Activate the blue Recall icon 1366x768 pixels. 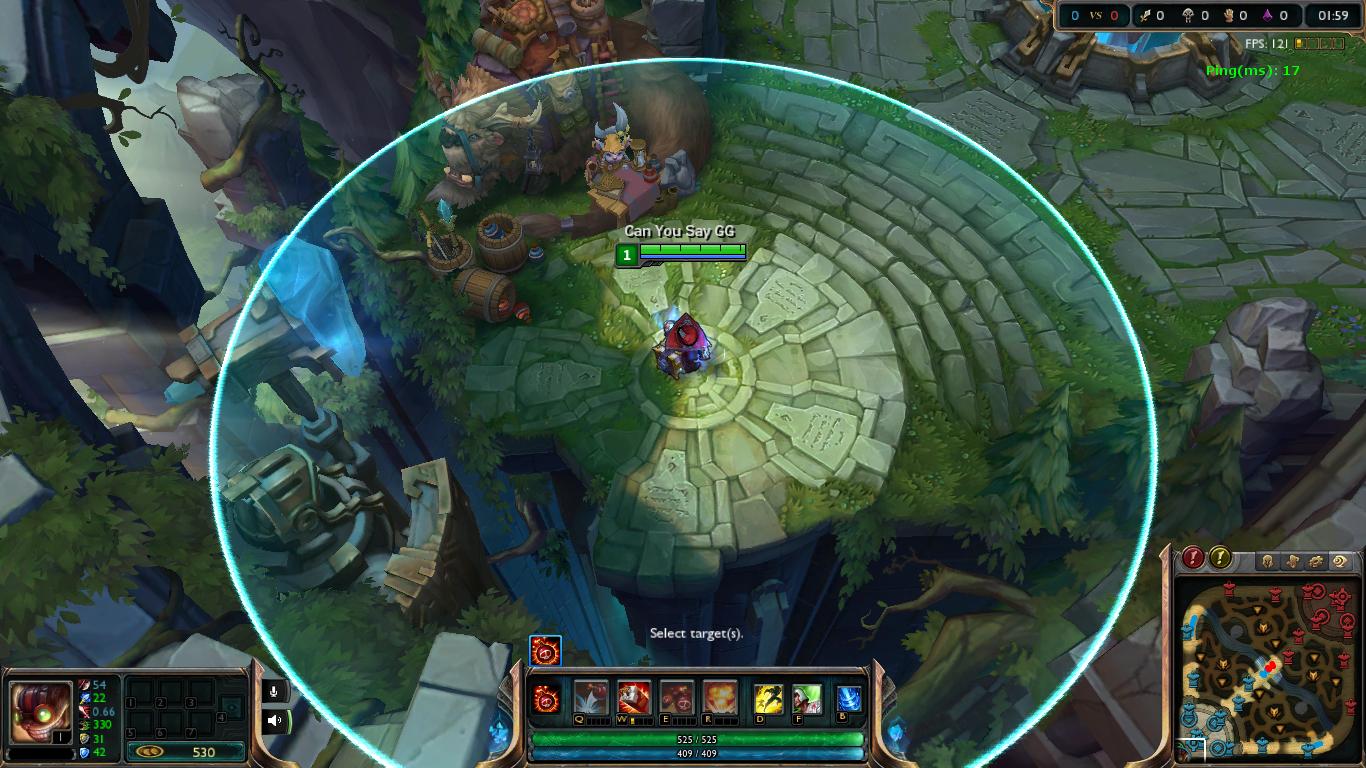[849, 698]
